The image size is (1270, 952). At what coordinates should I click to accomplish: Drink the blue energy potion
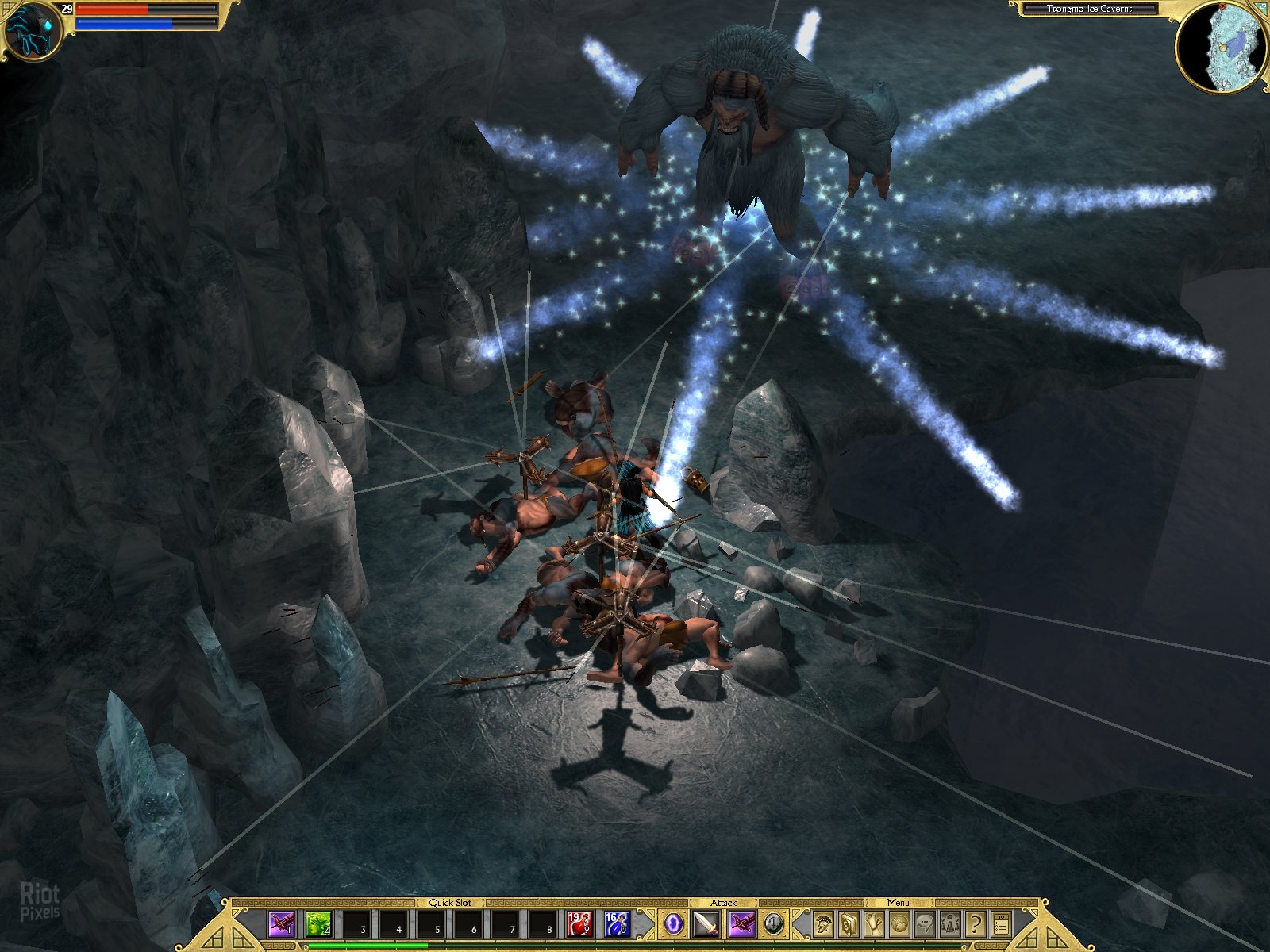(616, 923)
